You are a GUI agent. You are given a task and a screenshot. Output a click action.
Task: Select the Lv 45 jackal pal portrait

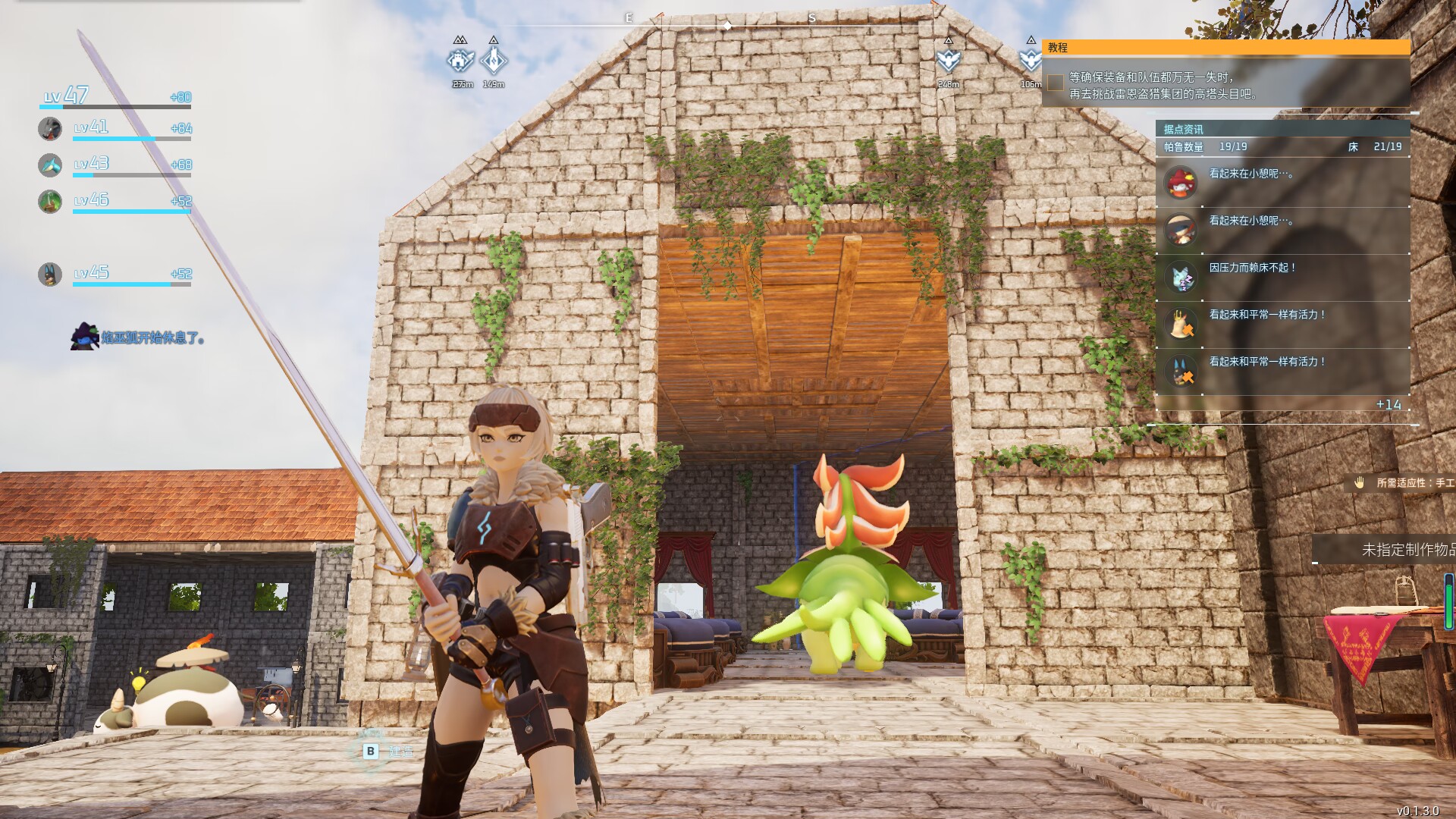pyautogui.click(x=50, y=274)
